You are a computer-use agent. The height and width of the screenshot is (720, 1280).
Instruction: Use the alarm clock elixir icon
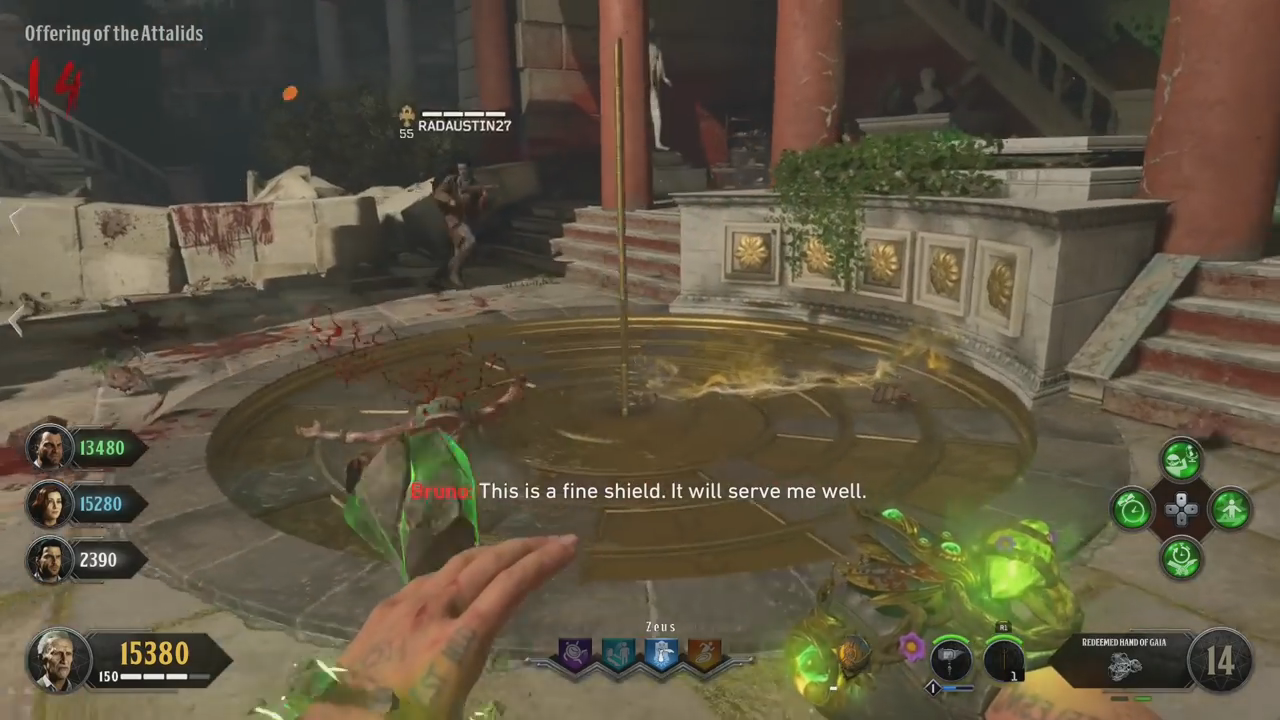click(x=1133, y=509)
